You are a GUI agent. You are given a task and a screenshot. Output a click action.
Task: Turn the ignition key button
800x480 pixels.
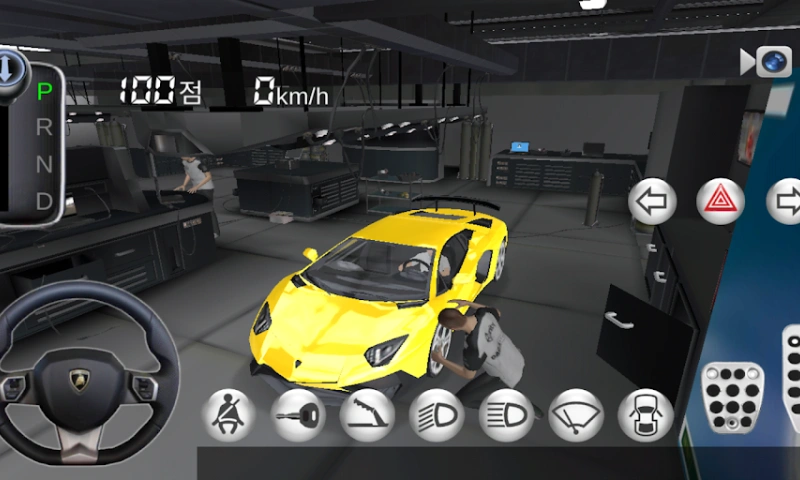tap(299, 415)
